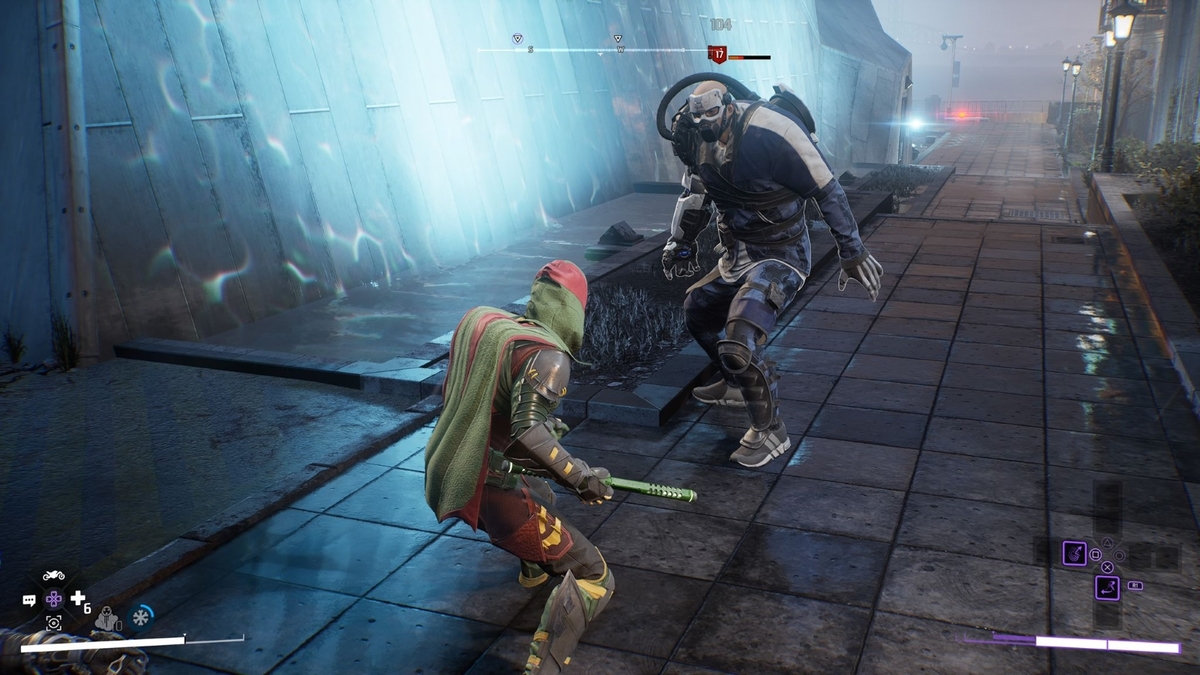1200x675 pixels.
Task: Use the health pack plus icon
Action: coord(78,598)
